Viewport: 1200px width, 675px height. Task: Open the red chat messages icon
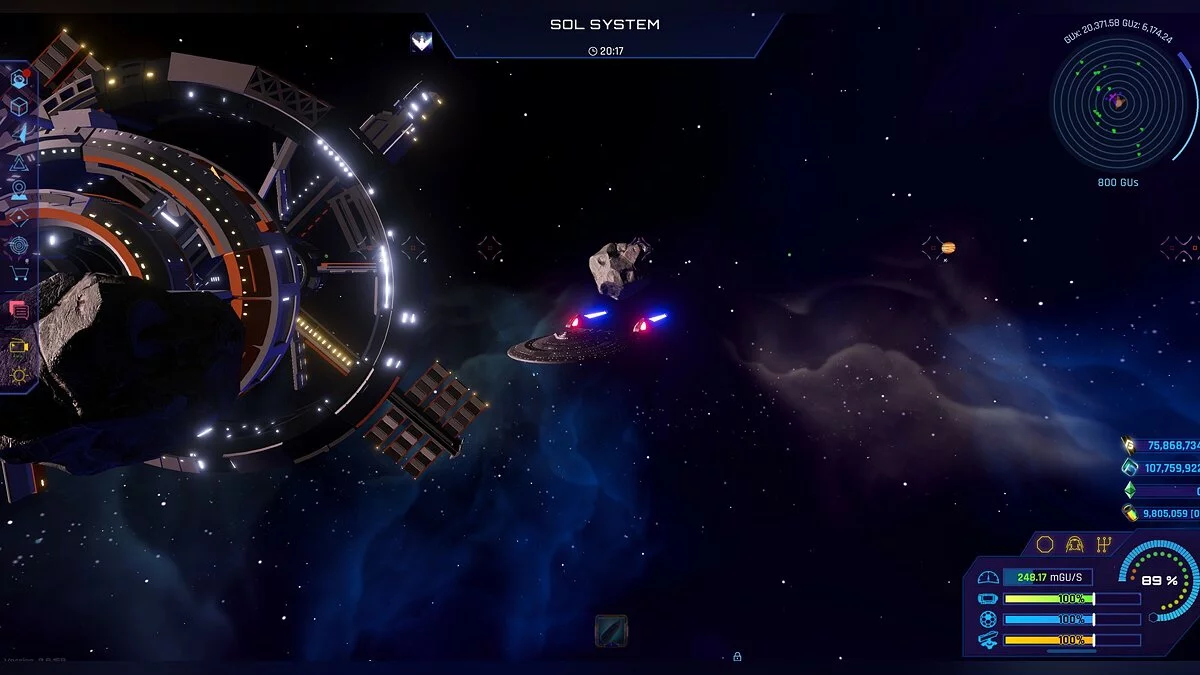(18, 310)
